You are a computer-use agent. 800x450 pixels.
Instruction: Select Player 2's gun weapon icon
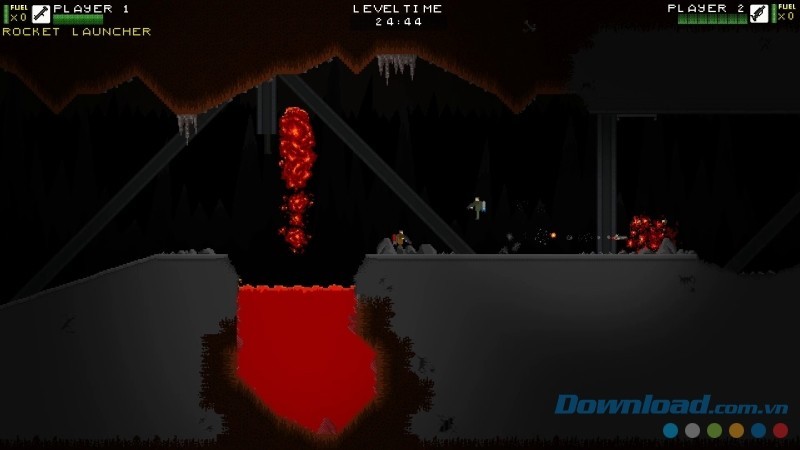pos(759,14)
